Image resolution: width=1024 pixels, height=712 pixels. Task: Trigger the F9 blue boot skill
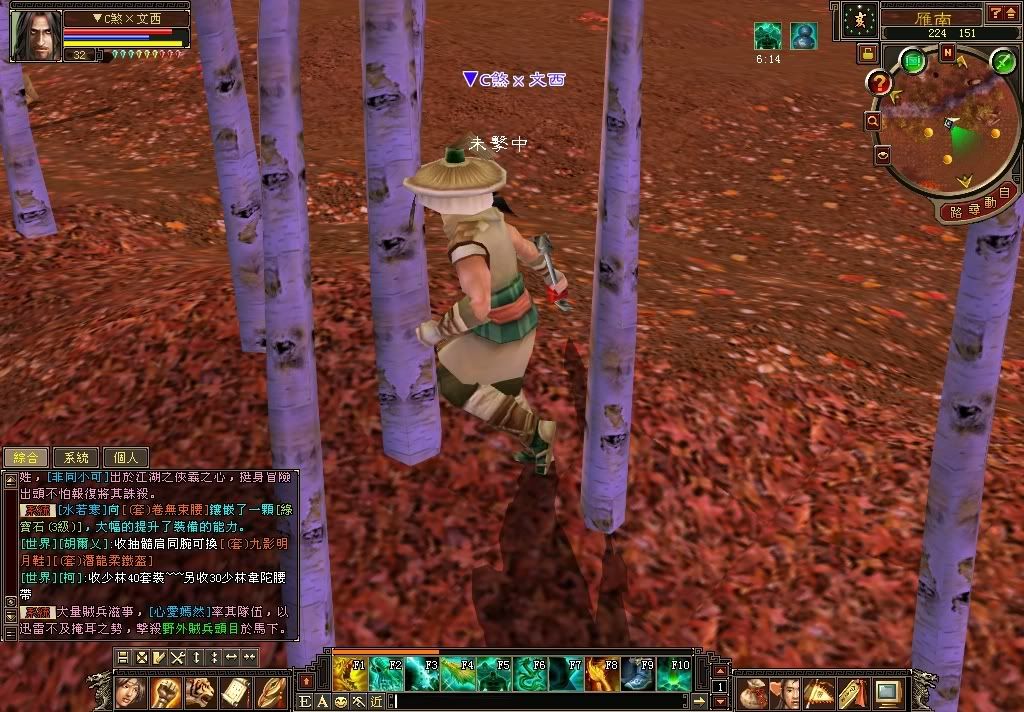click(637, 673)
